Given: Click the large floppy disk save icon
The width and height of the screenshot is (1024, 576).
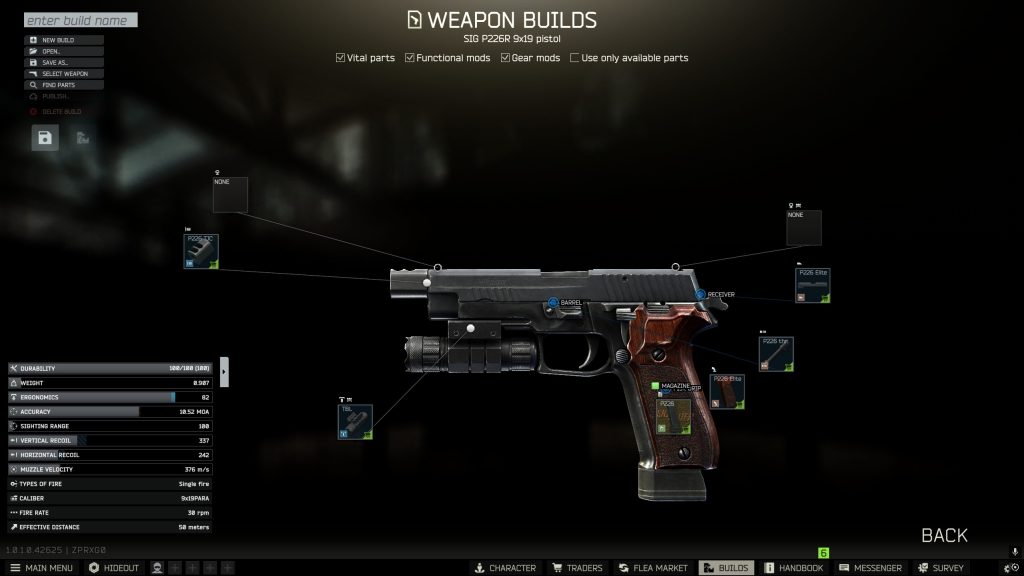Looking at the screenshot, I should pyautogui.click(x=44, y=138).
